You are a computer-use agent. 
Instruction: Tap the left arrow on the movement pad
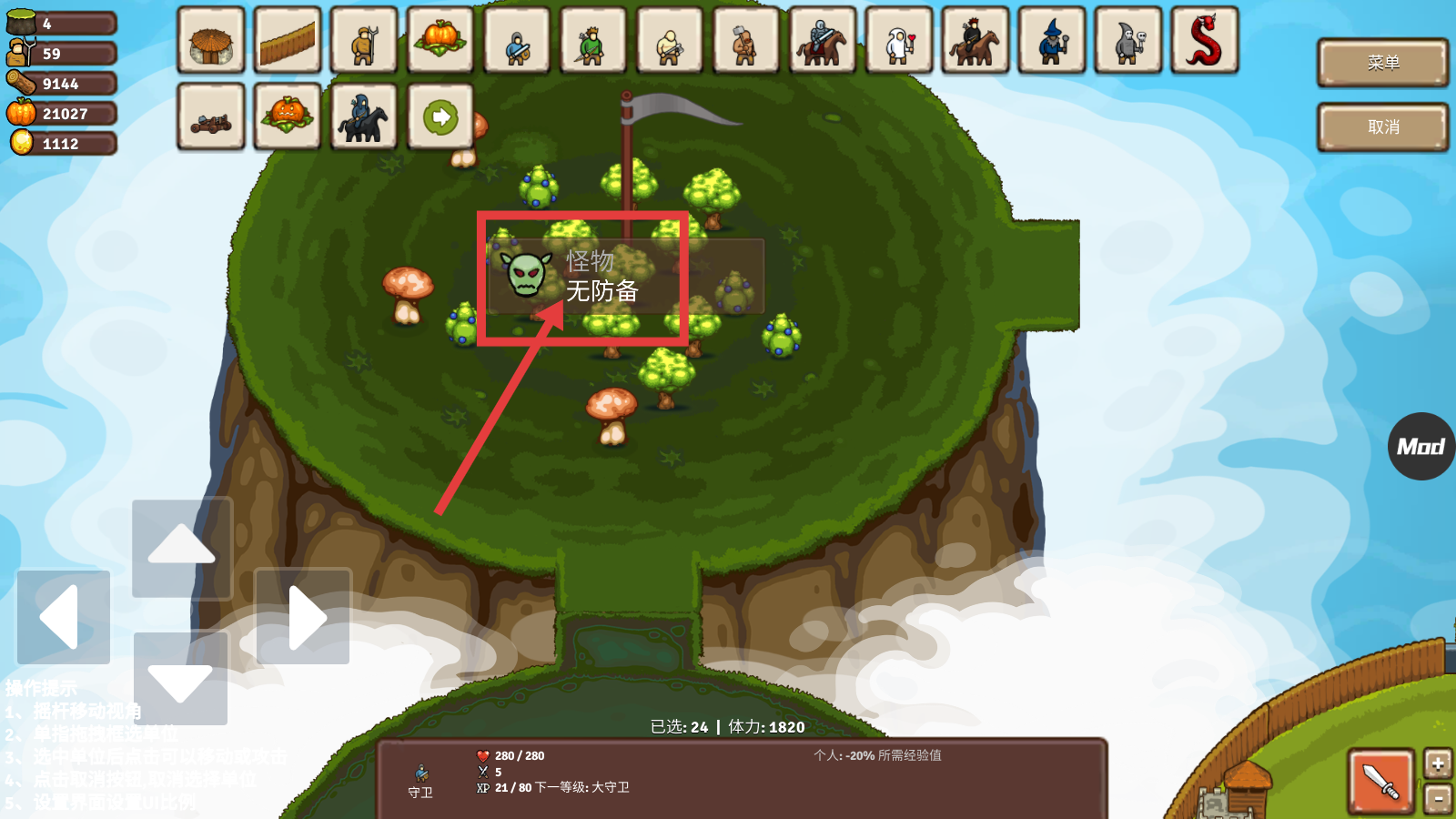point(63,617)
